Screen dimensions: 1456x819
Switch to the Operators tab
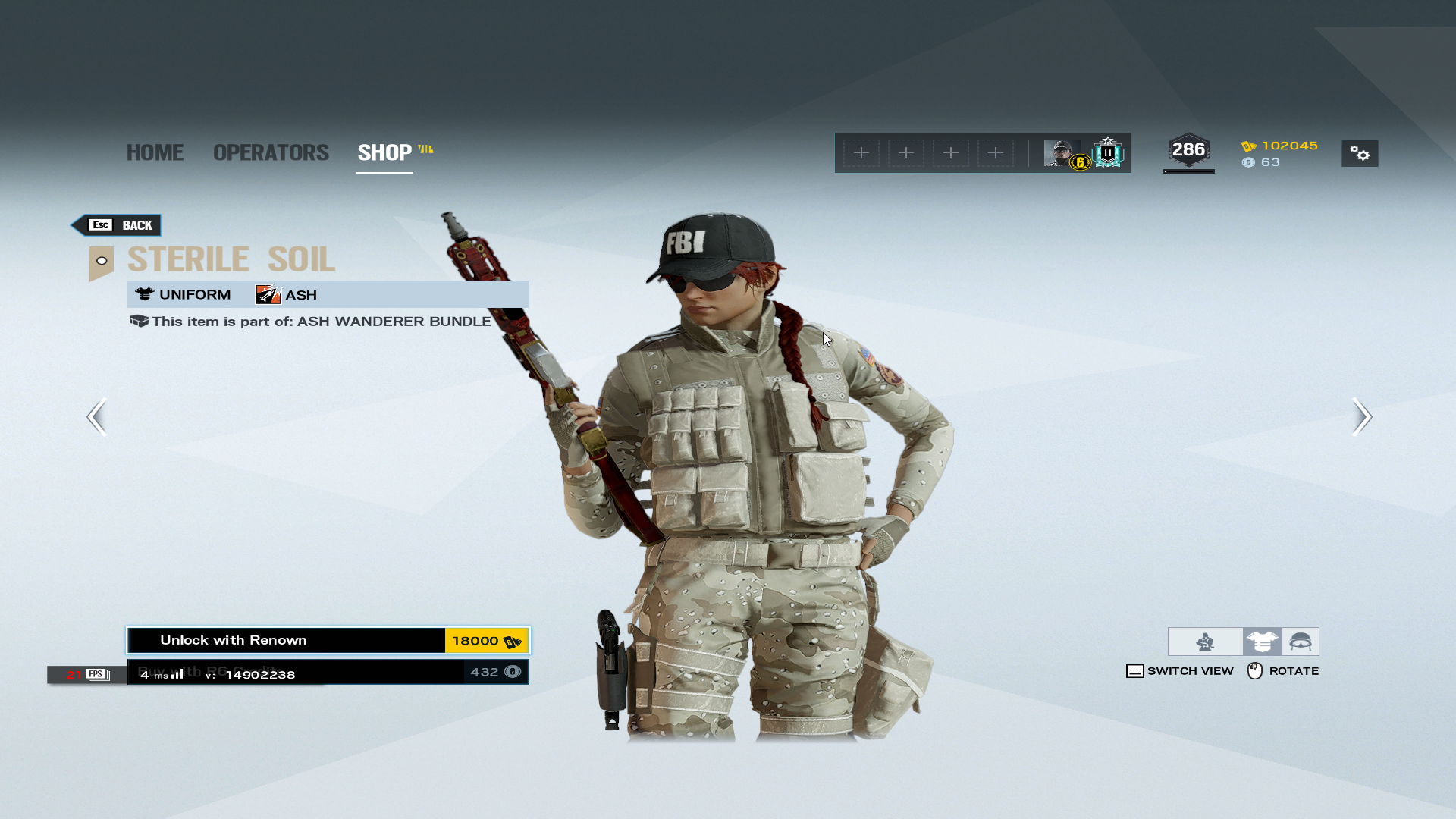coord(271,152)
